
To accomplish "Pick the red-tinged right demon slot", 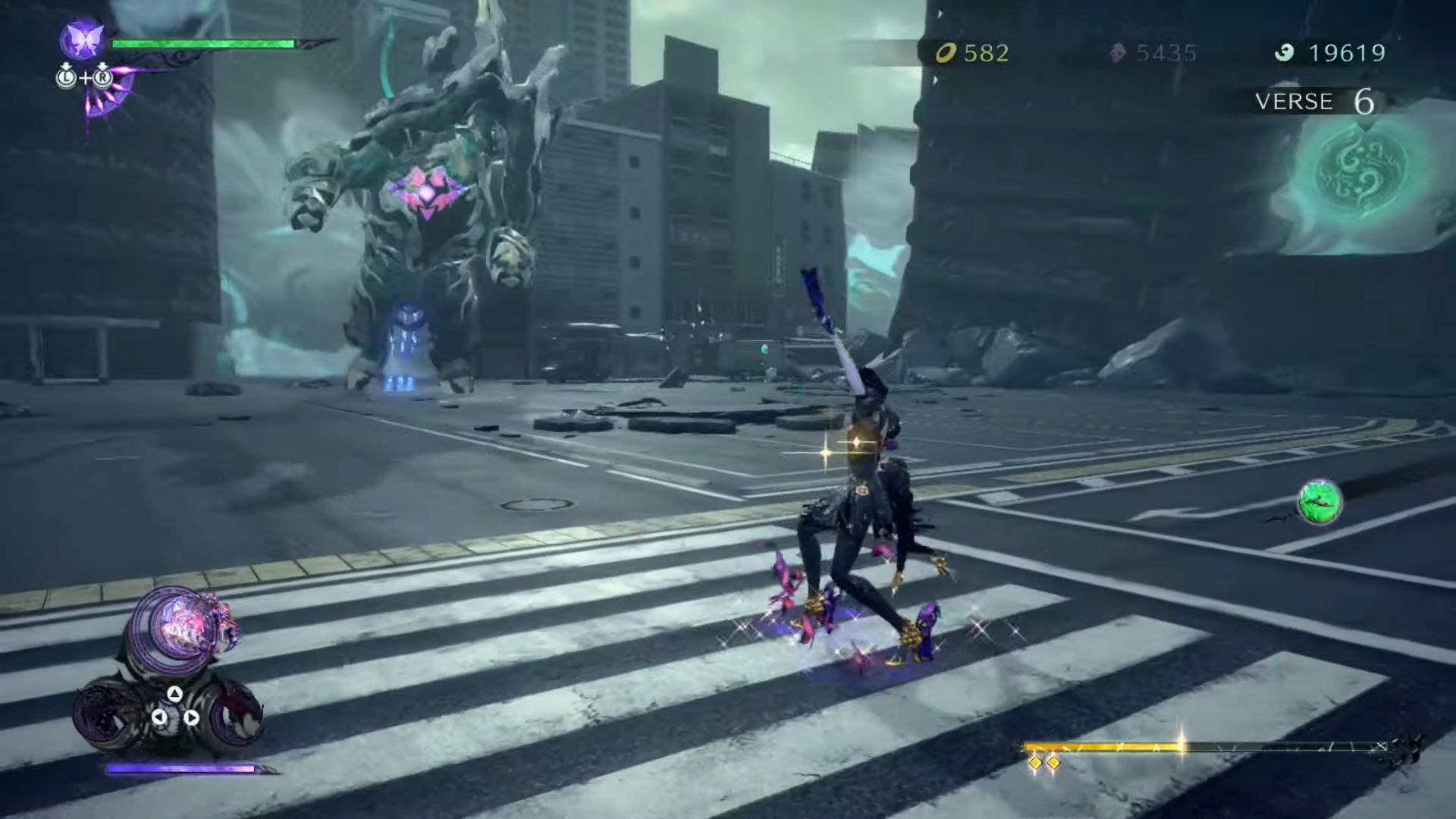I will [234, 714].
